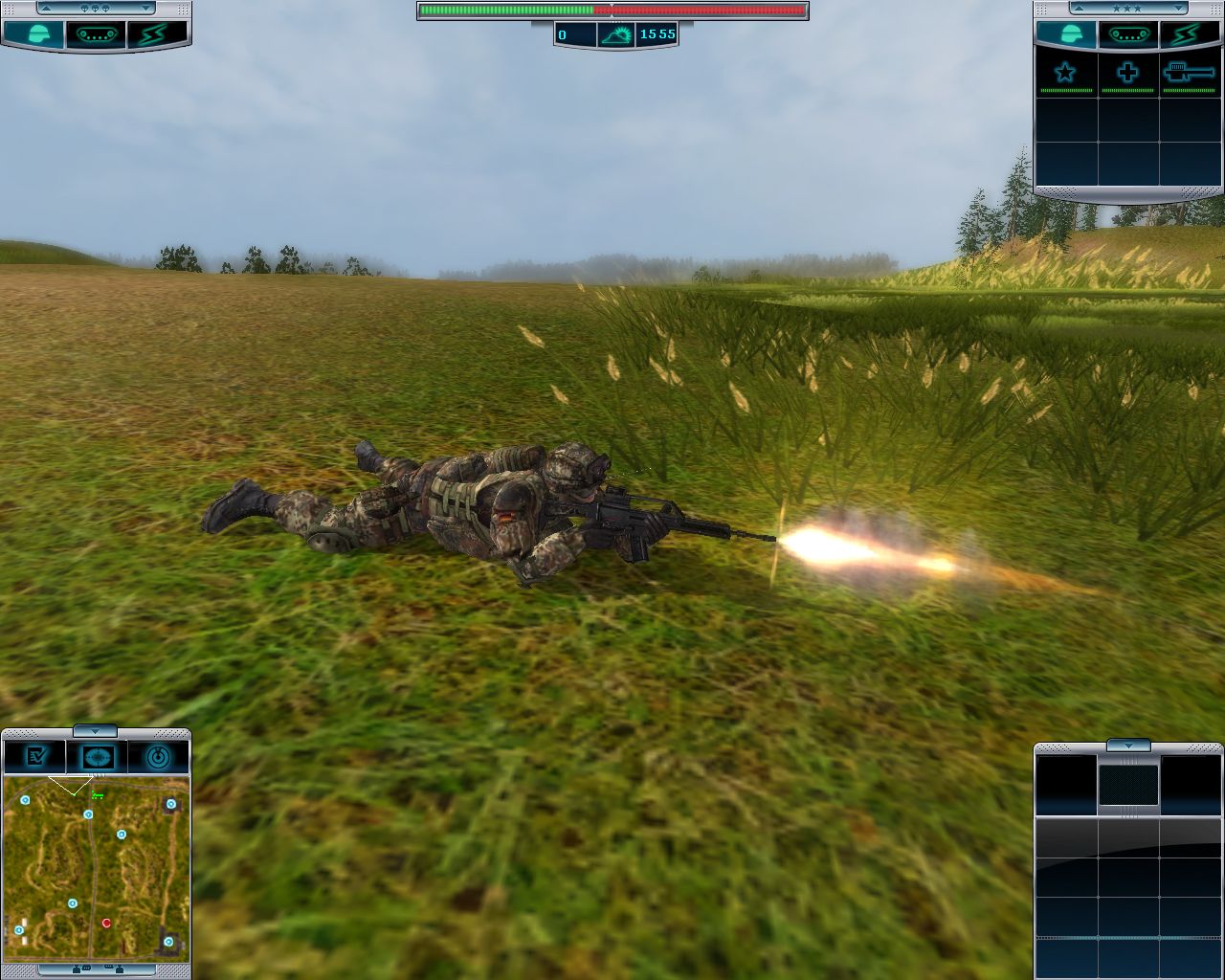
Task: Click the green unit marker on the minimap
Action: click(97, 794)
